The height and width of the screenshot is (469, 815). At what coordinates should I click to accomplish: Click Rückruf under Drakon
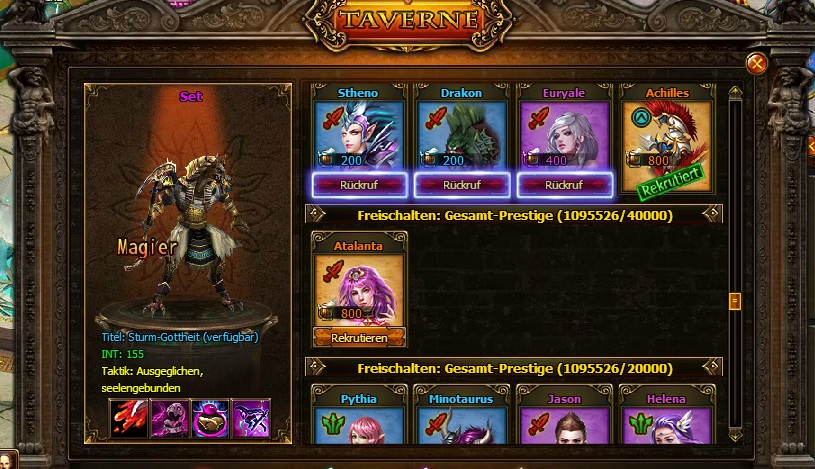pos(462,185)
